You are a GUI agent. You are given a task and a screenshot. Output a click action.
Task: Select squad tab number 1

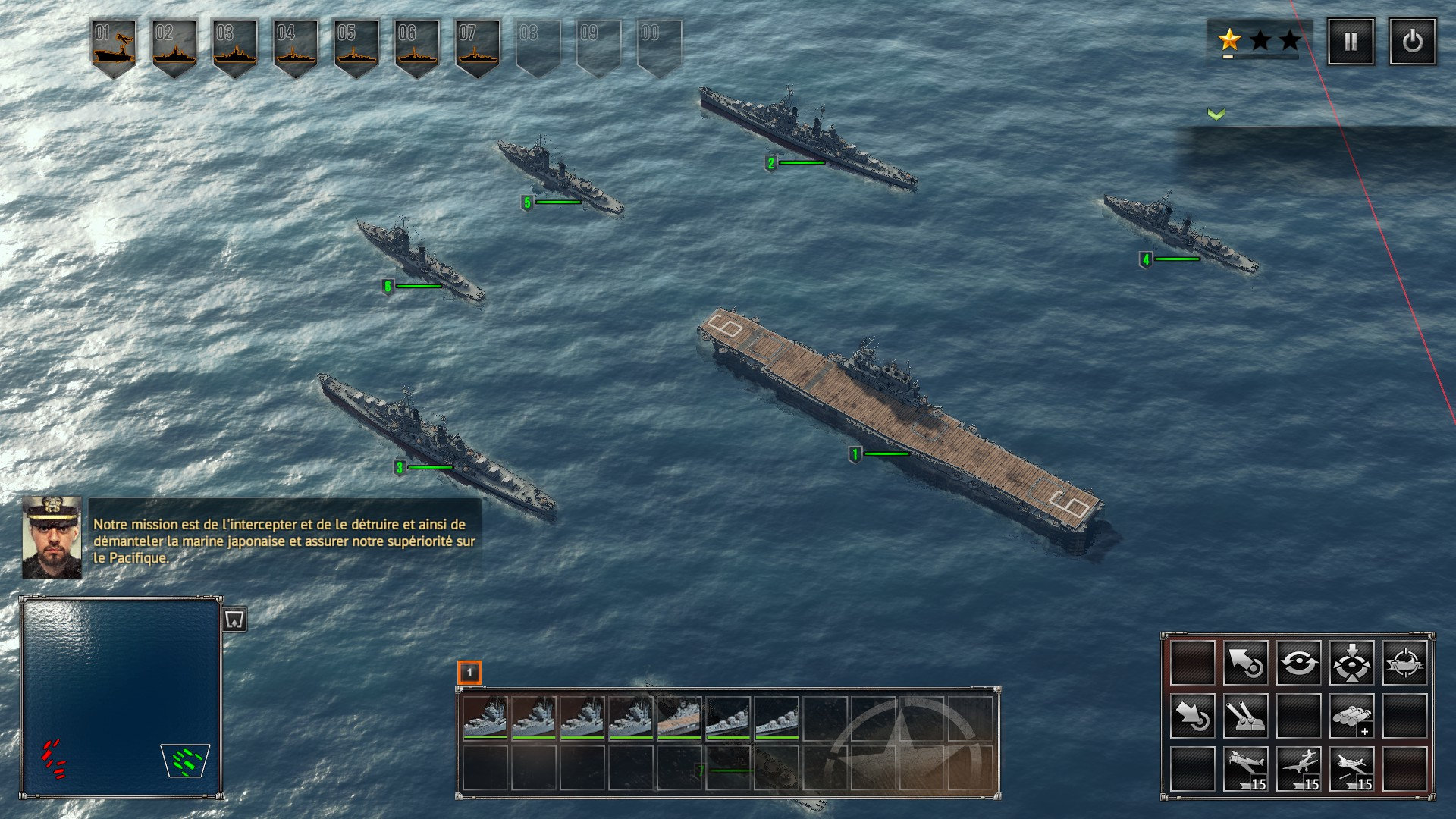point(469,672)
